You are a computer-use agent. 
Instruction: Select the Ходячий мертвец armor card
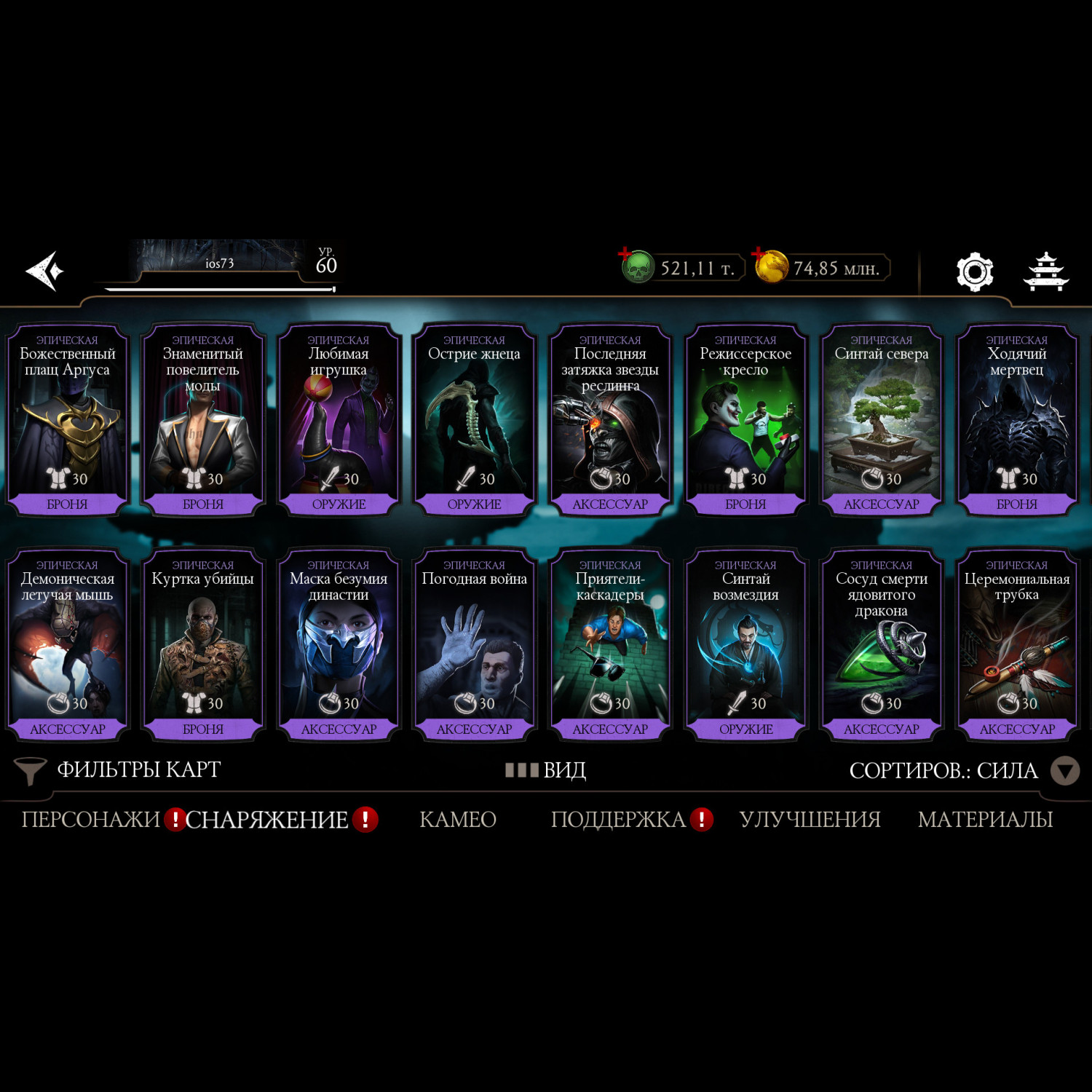tap(1016, 420)
